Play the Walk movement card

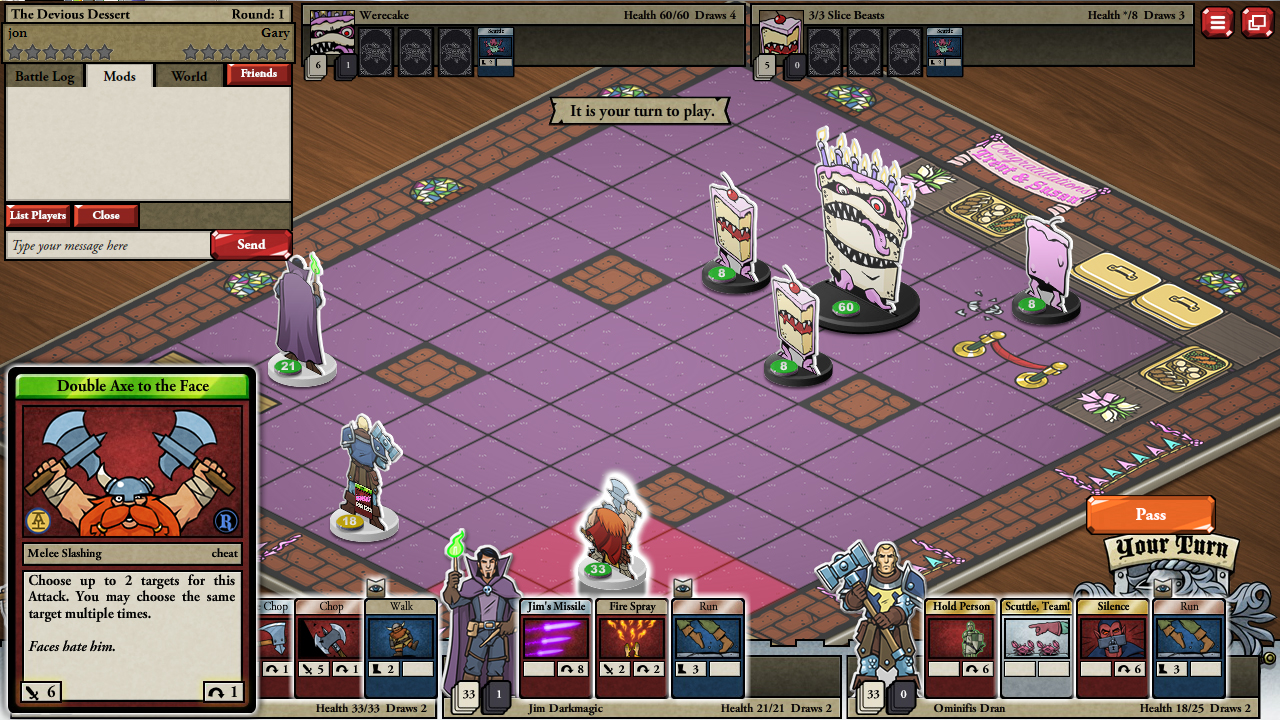tap(400, 640)
